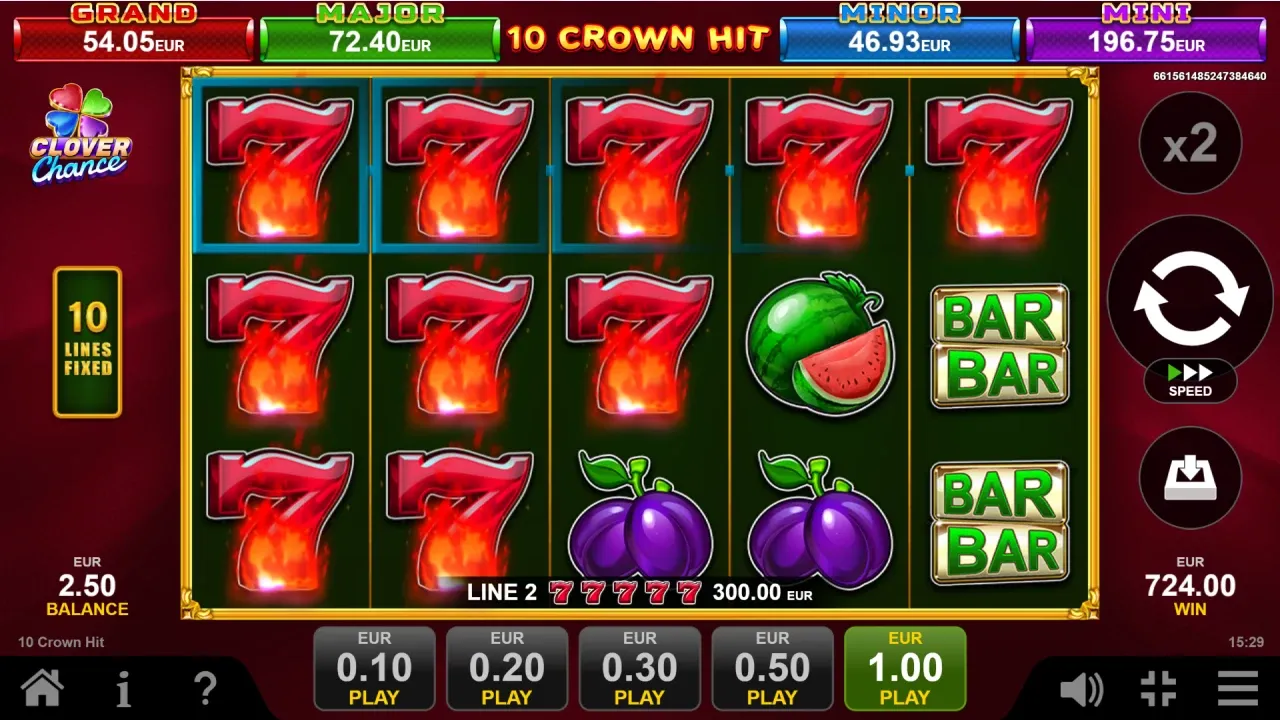Open the info screen via the i icon
The height and width of the screenshot is (720, 1280).
coord(124,689)
